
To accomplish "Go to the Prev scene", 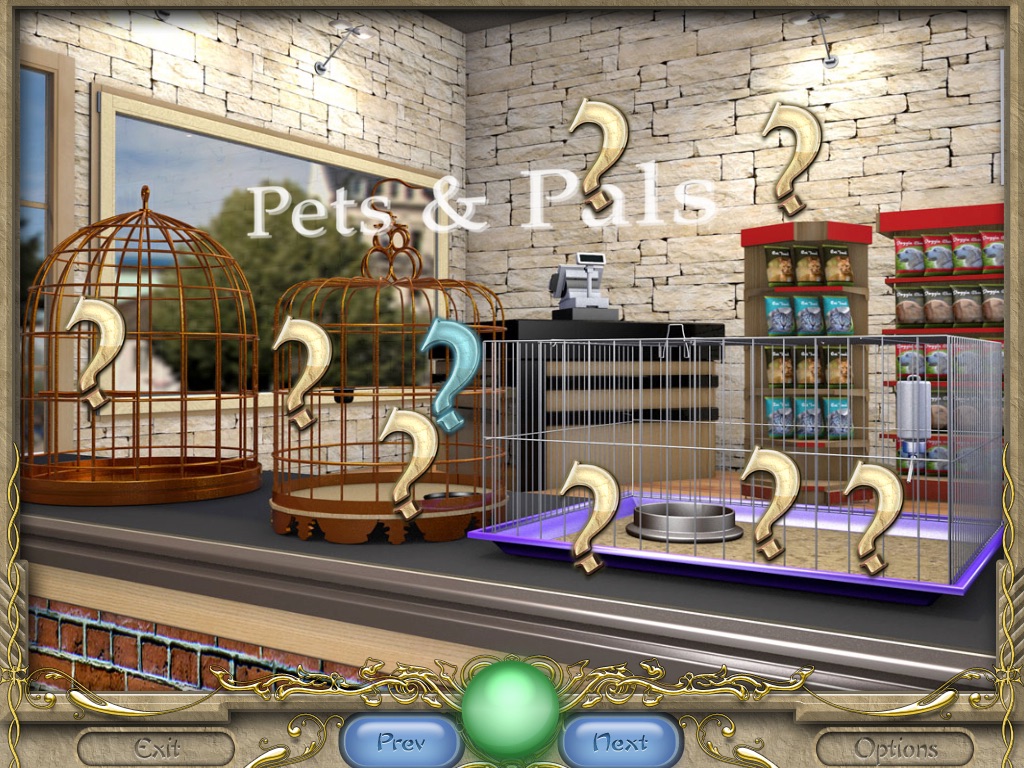I will tap(401, 742).
